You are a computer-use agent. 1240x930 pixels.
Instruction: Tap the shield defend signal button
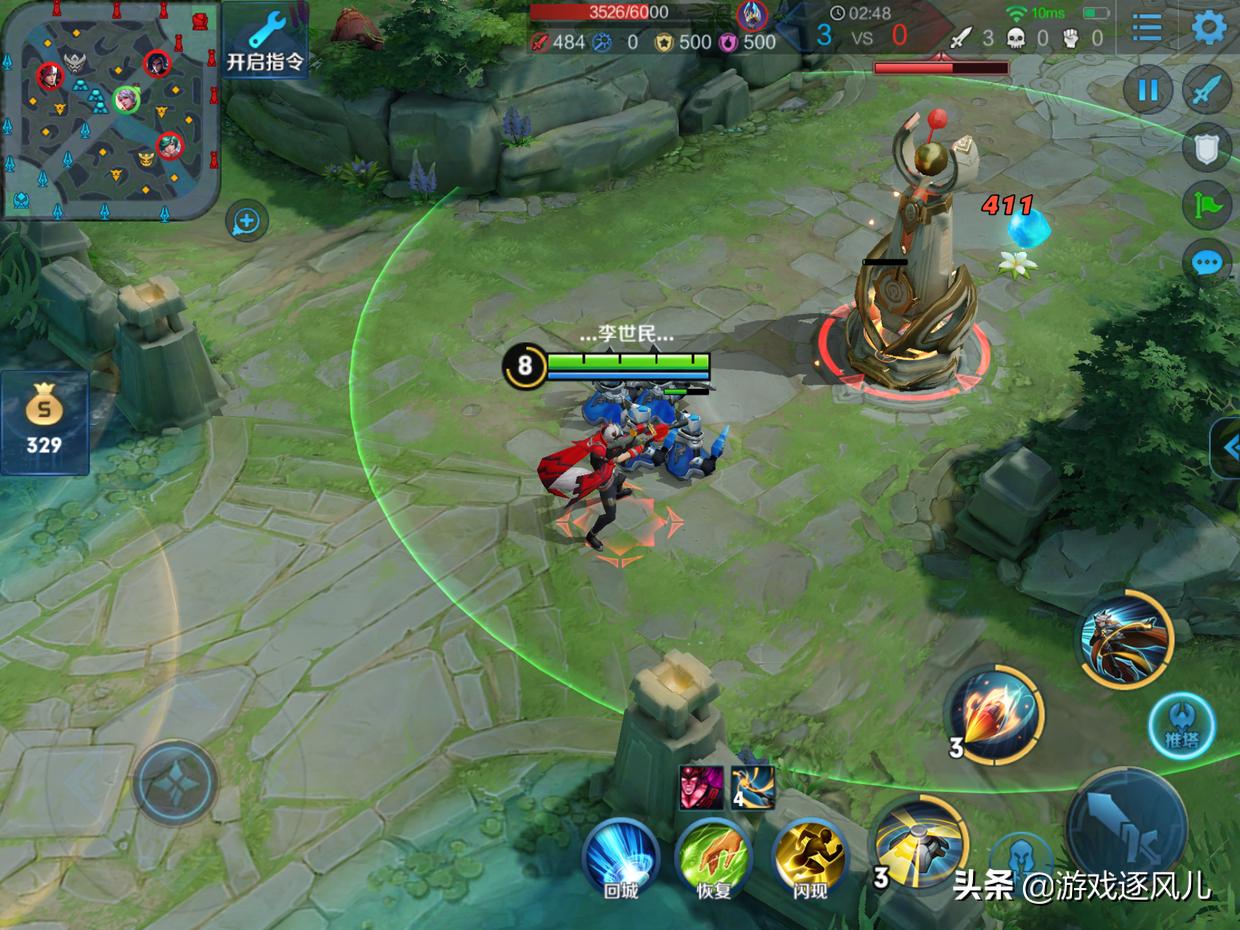click(1207, 149)
